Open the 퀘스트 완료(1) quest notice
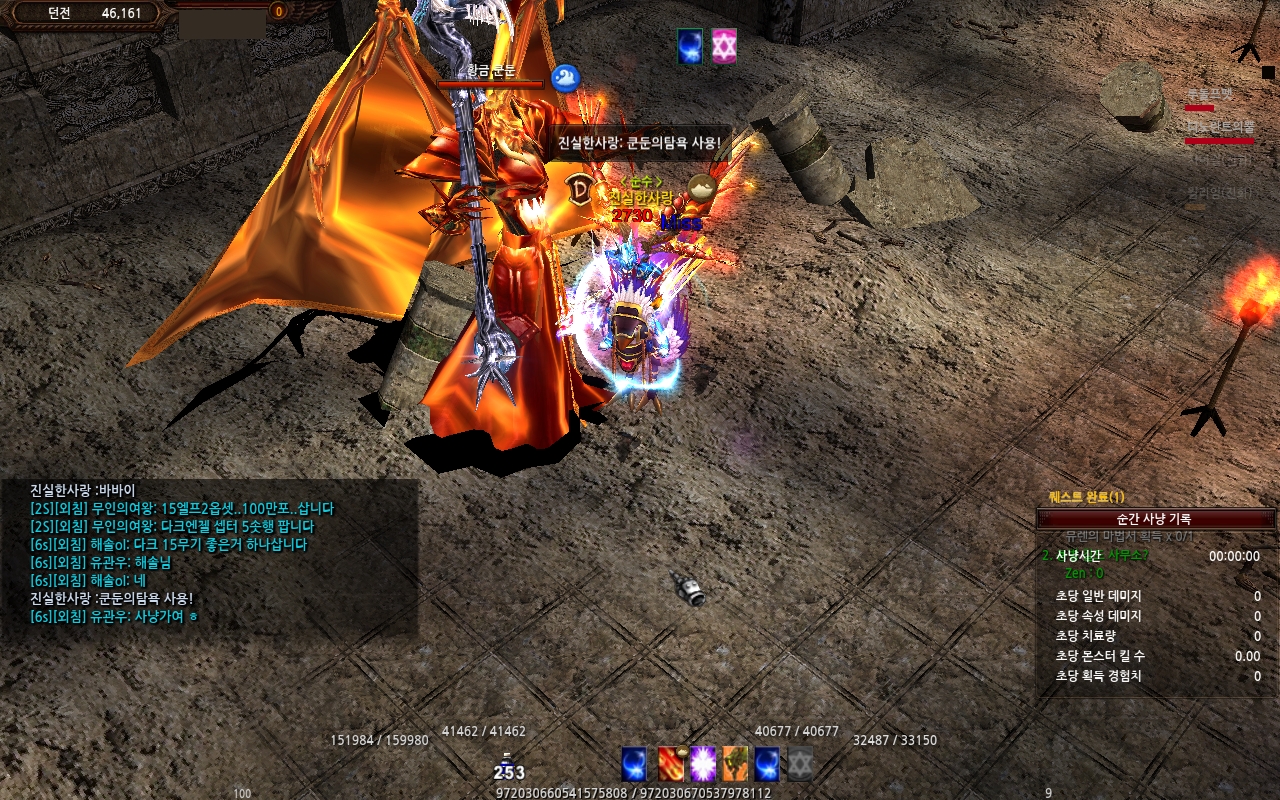 [1086, 497]
